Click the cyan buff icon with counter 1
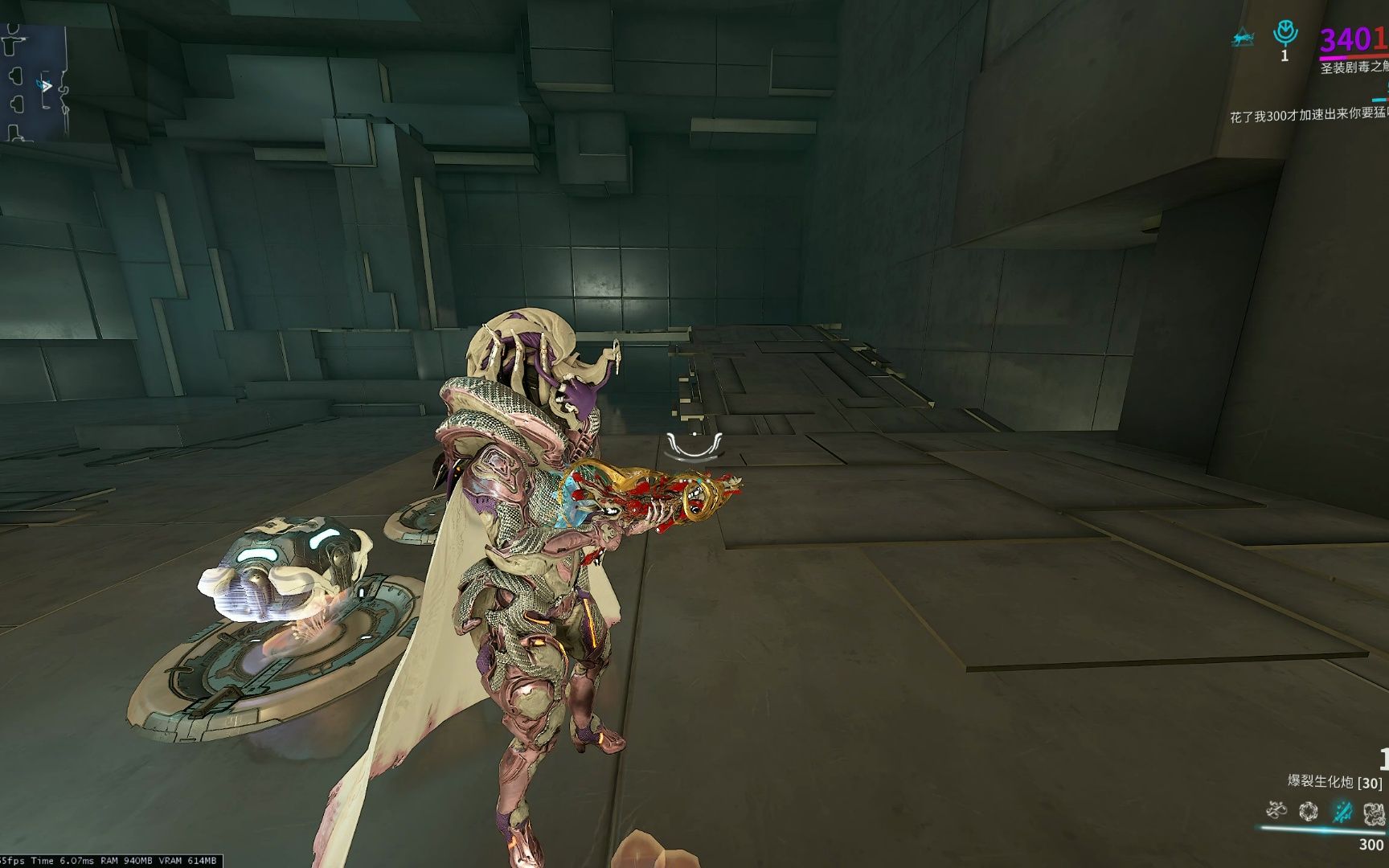This screenshot has width=1389, height=868. (x=1285, y=34)
